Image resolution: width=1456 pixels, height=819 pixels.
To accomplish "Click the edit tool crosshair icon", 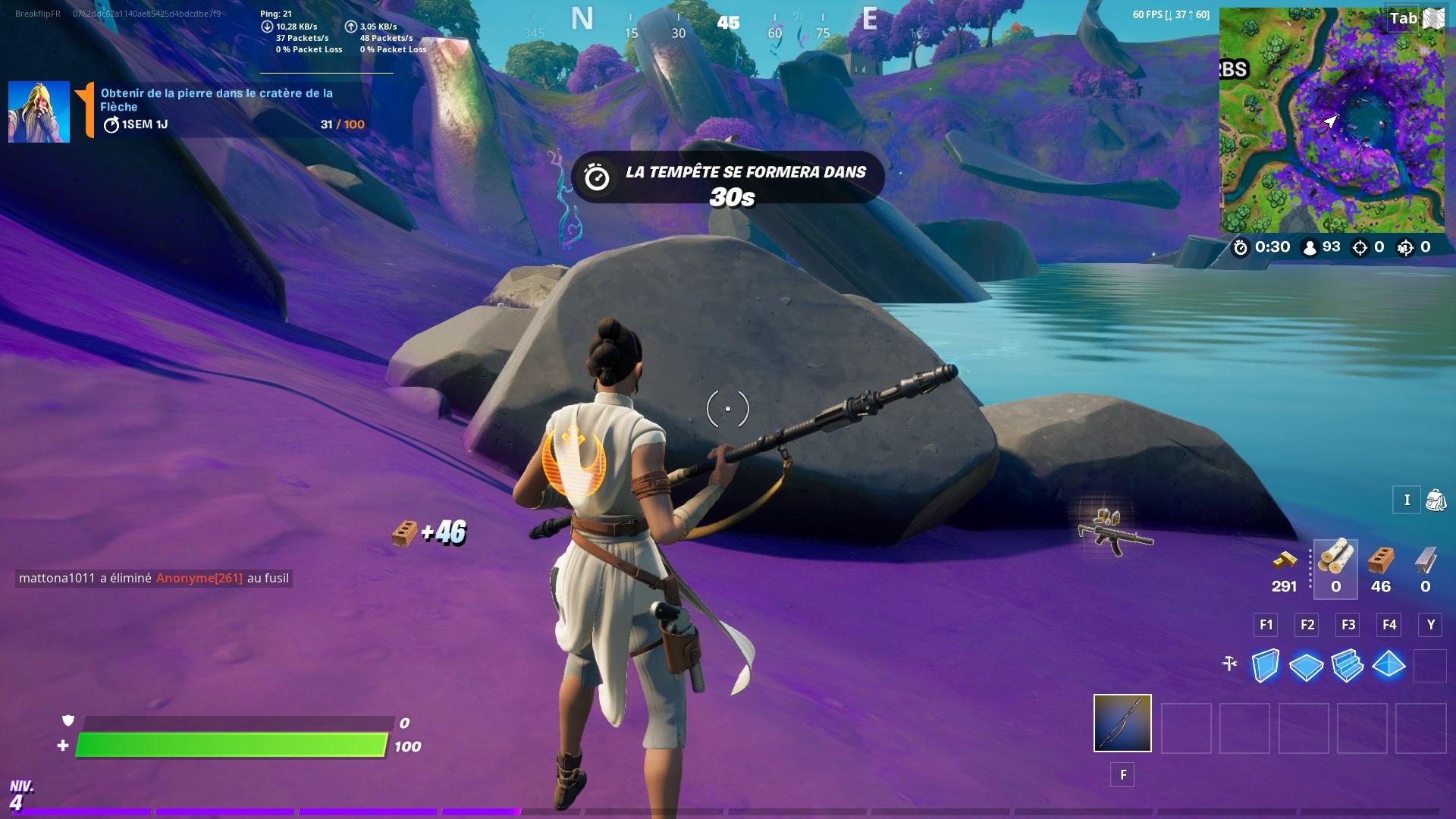I will click(1229, 664).
